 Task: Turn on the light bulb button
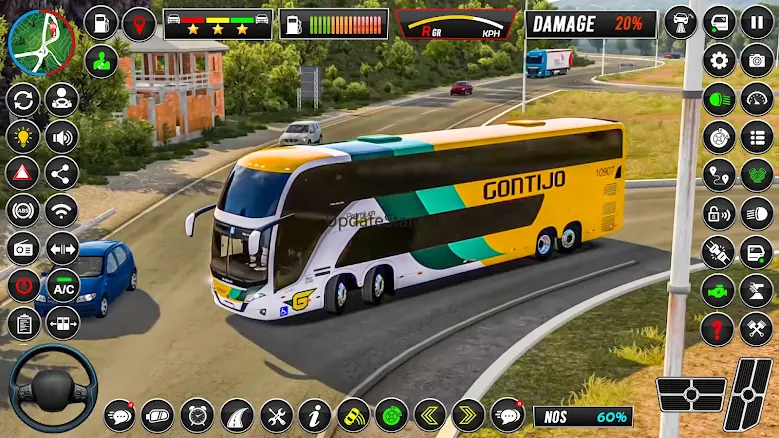pyautogui.click(x=23, y=136)
